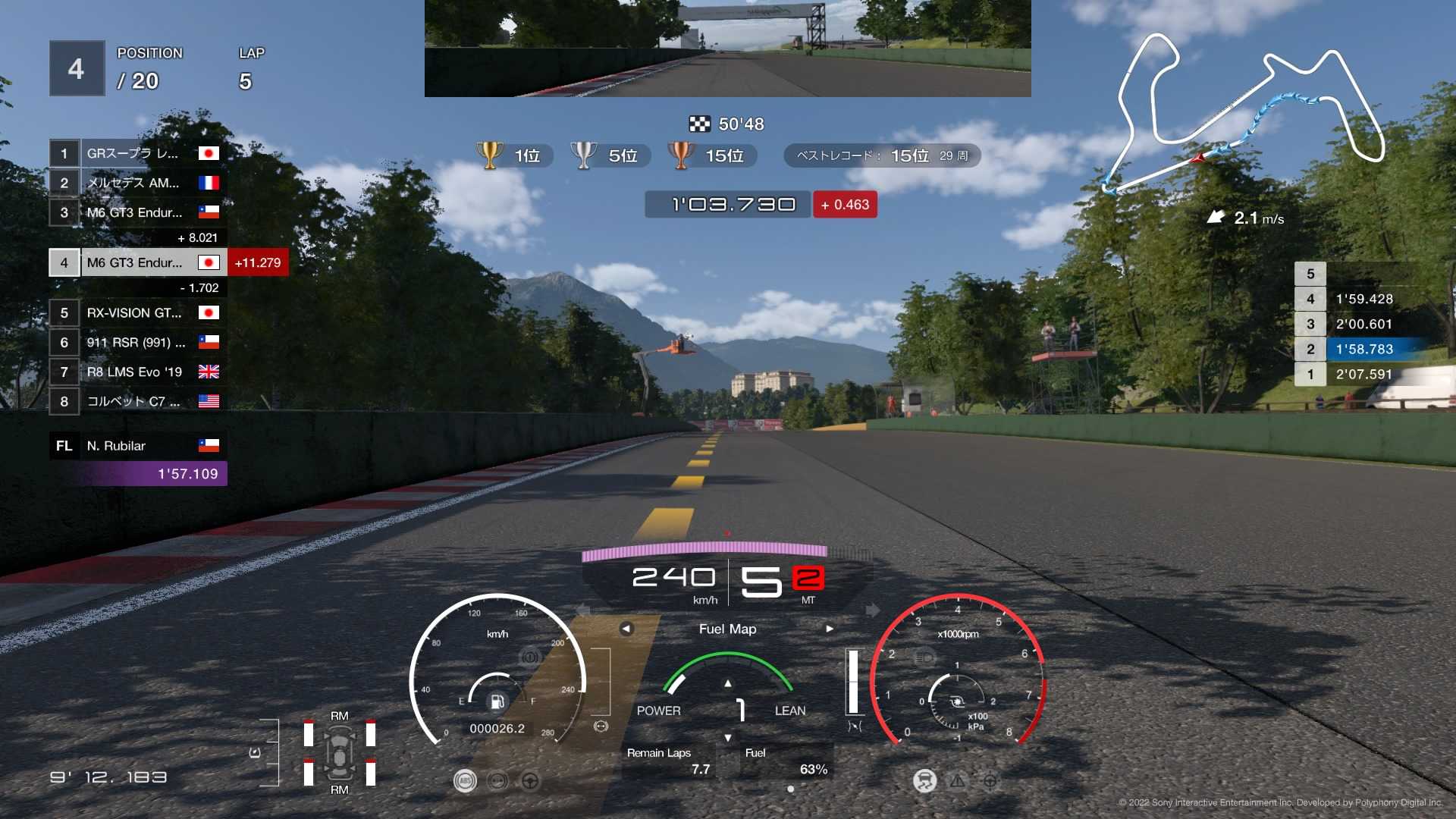Viewport: 1456px width, 819px height.
Task: Select the steering wheel assist icon
Action: click(x=531, y=781)
